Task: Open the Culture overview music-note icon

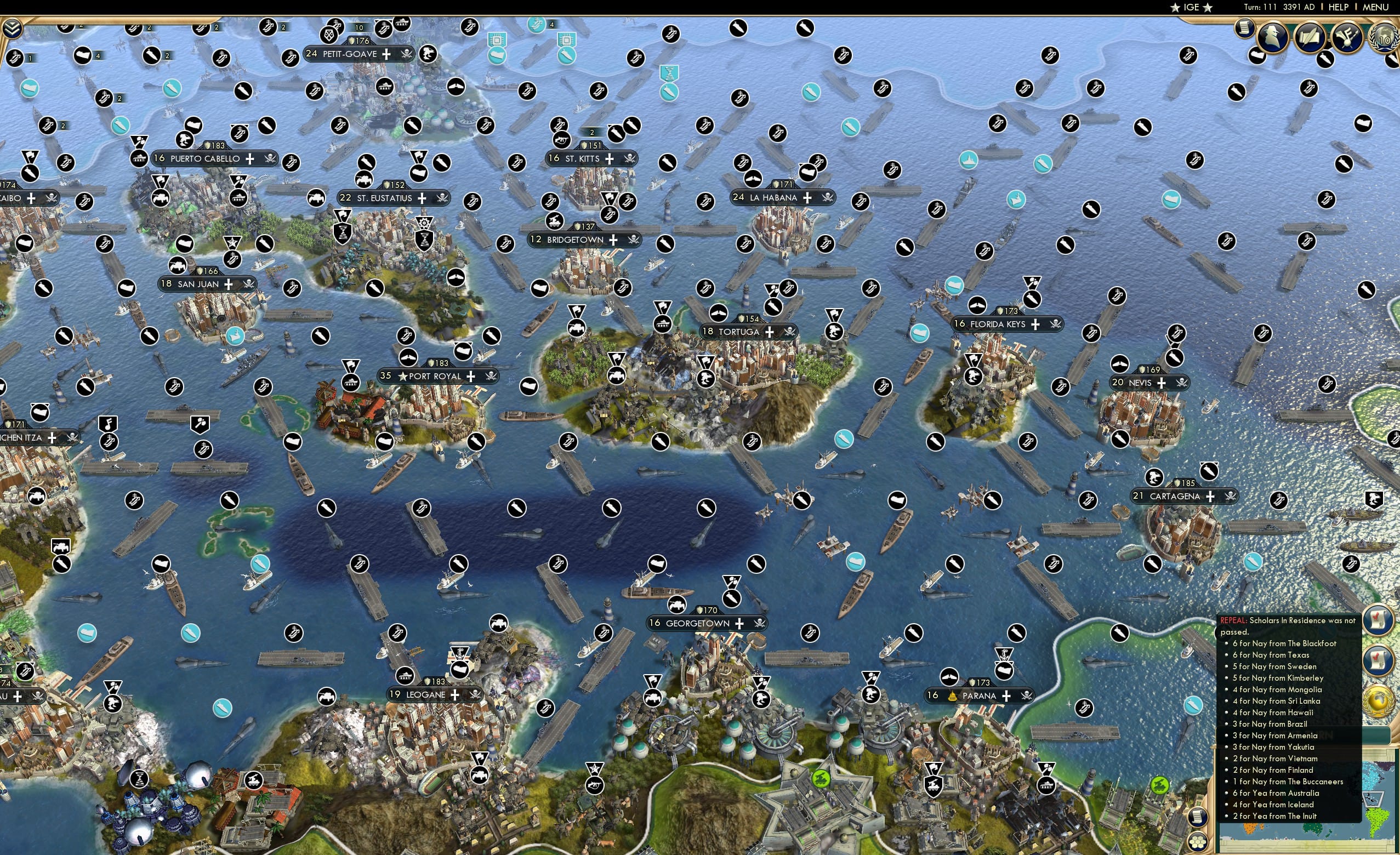Action: point(1345,35)
